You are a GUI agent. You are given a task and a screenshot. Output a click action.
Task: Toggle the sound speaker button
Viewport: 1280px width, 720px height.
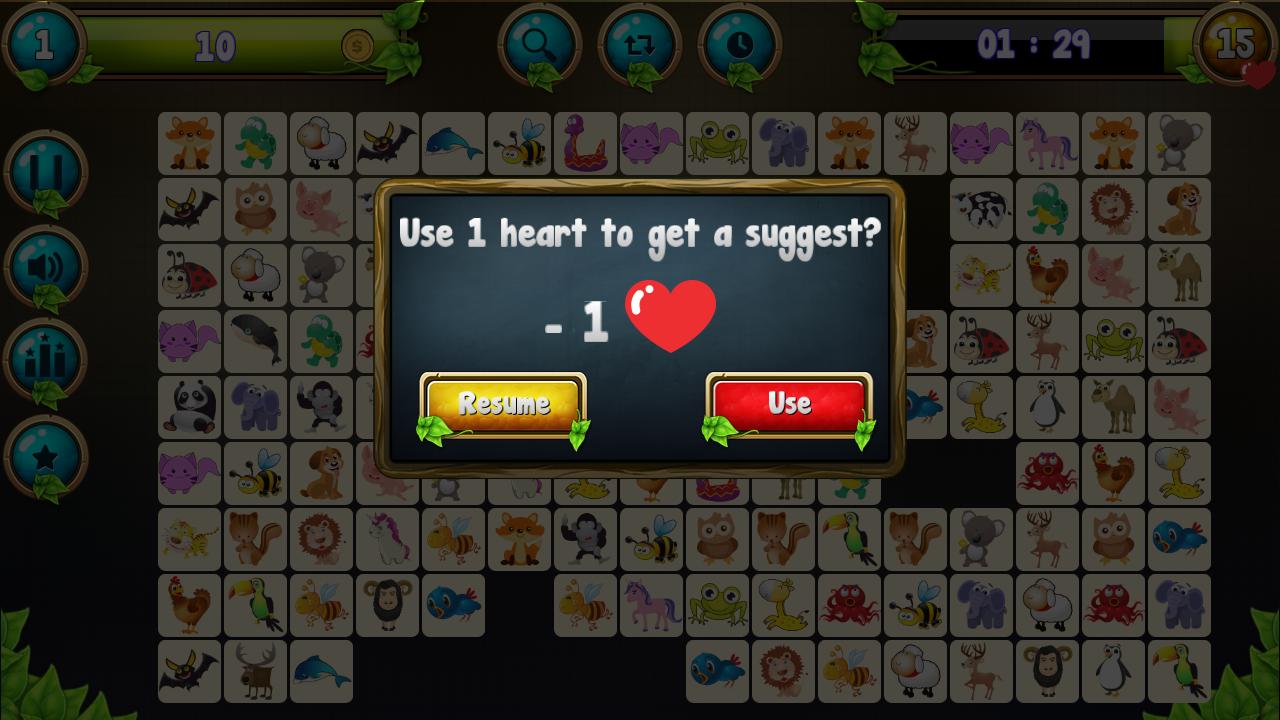(46, 268)
